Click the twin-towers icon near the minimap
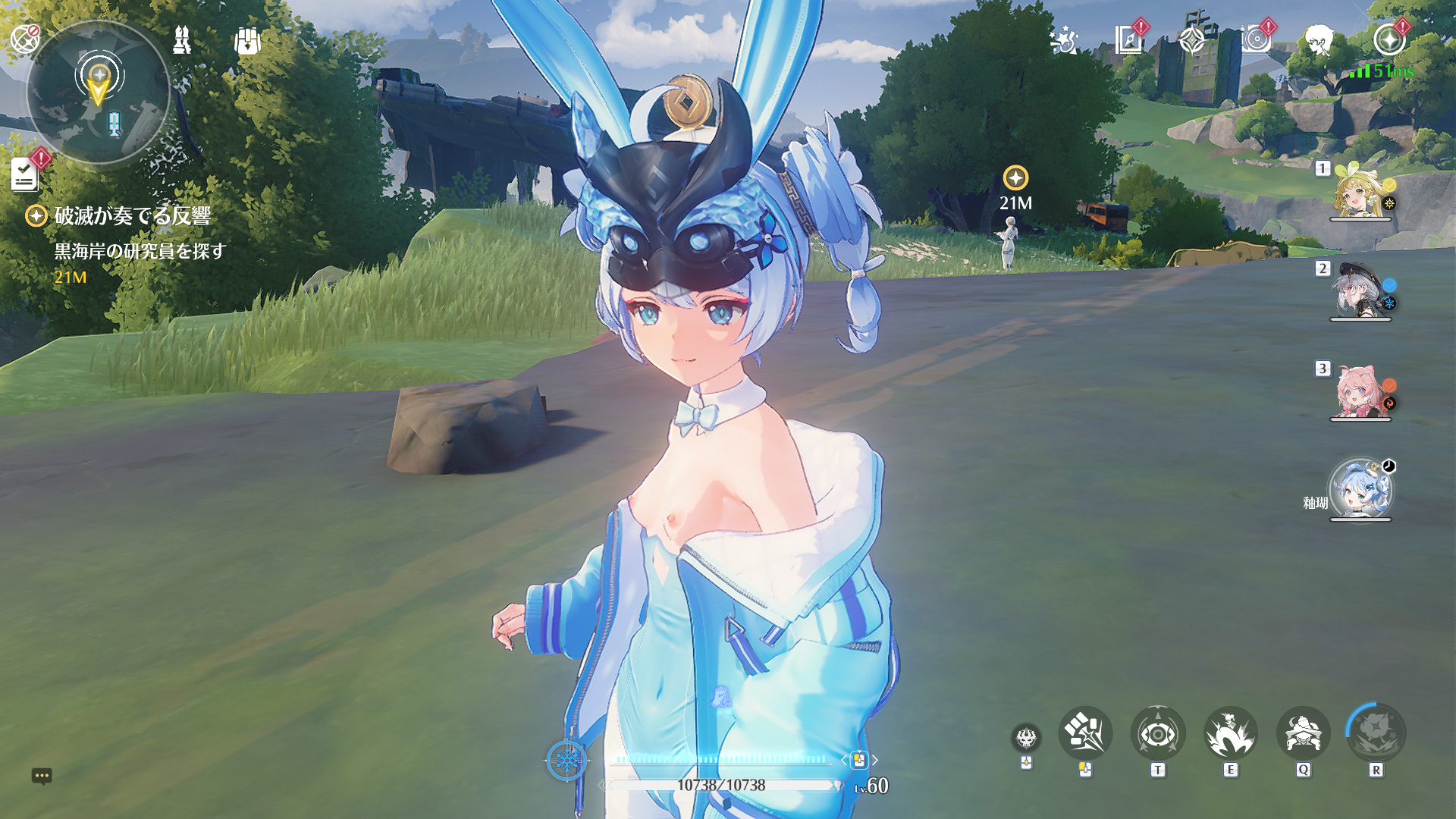The width and height of the screenshot is (1456, 819). pos(182,40)
